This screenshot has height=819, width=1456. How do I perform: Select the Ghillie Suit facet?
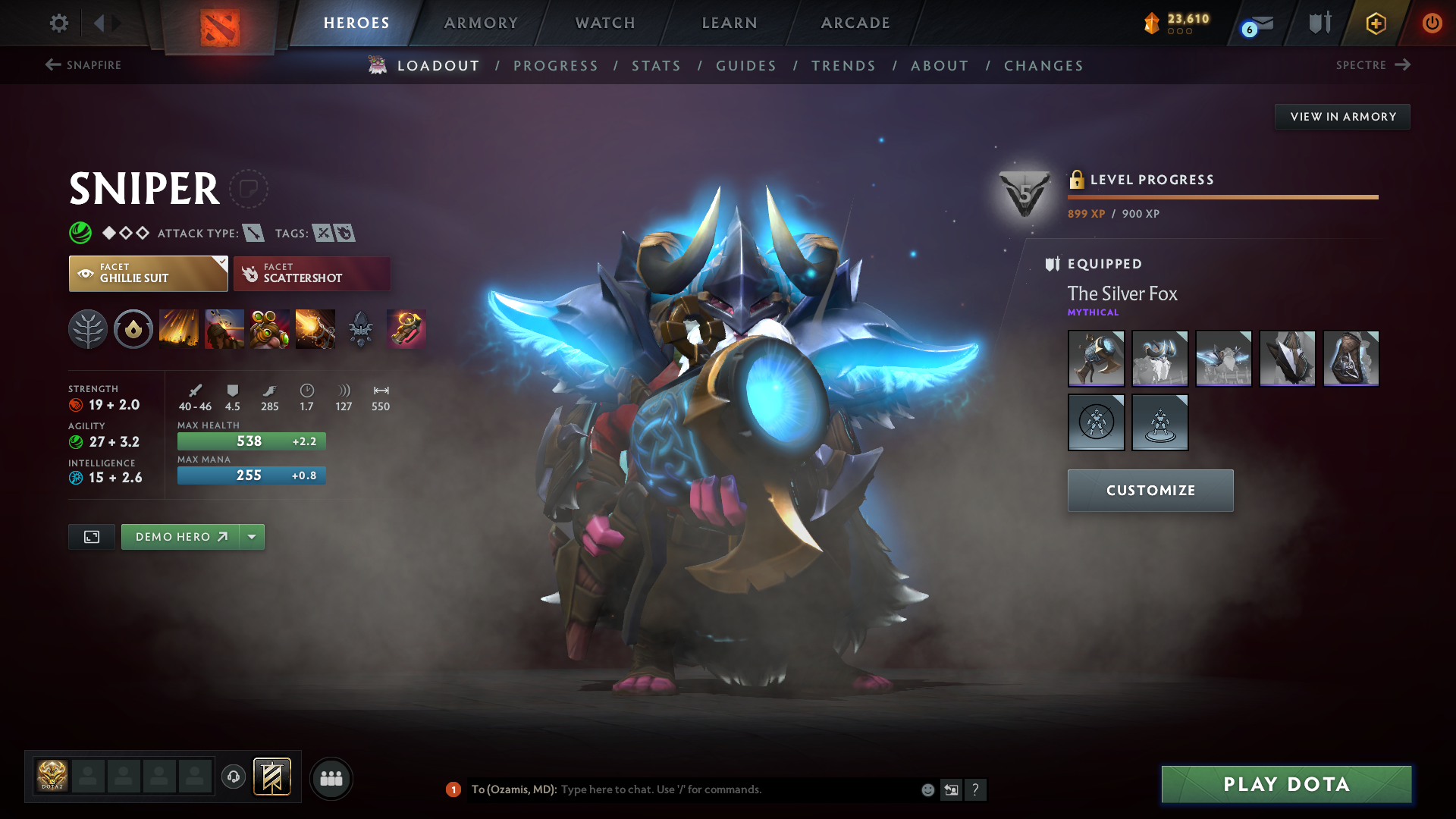coord(148,274)
